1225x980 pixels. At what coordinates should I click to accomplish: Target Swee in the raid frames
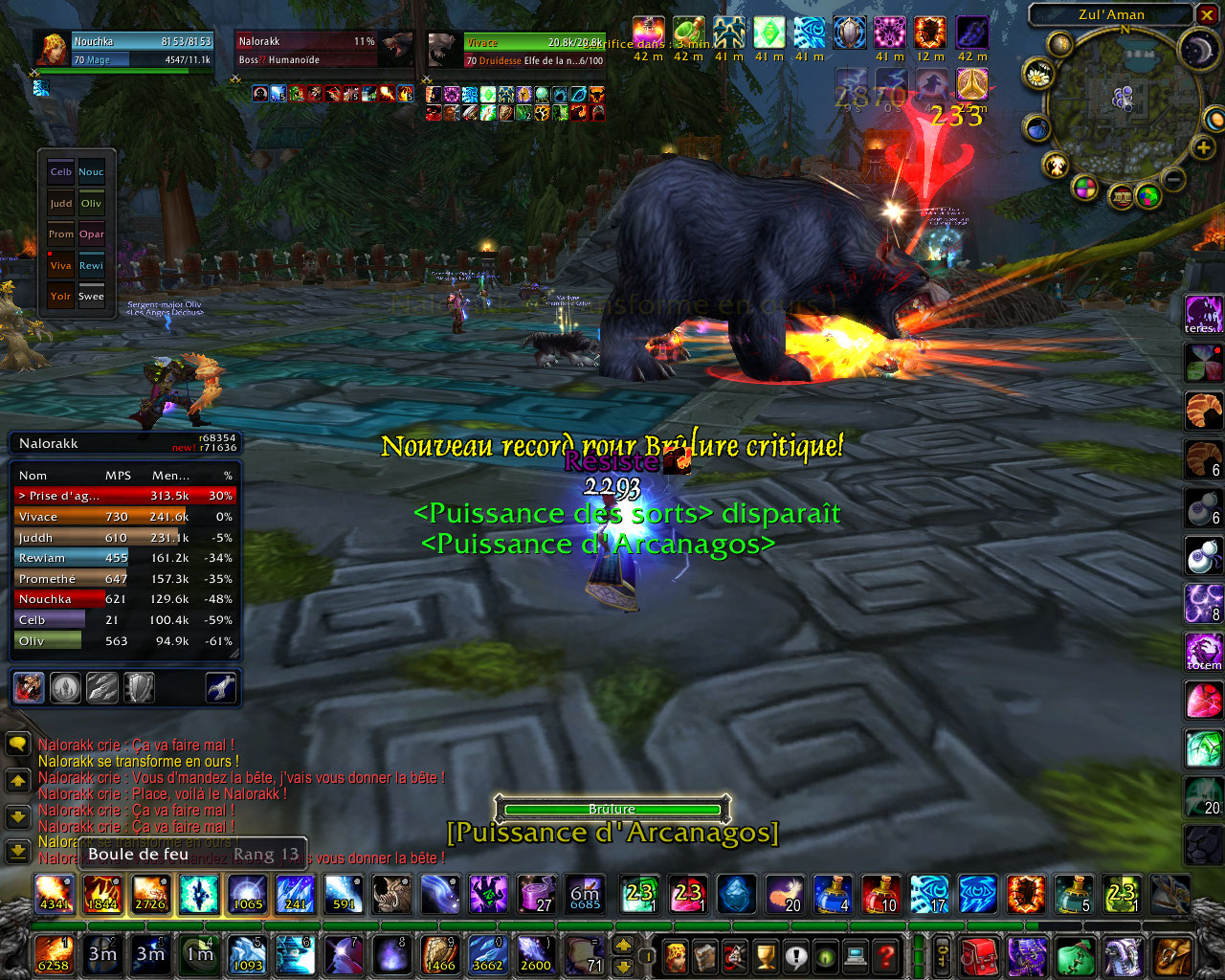tap(92, 297)
